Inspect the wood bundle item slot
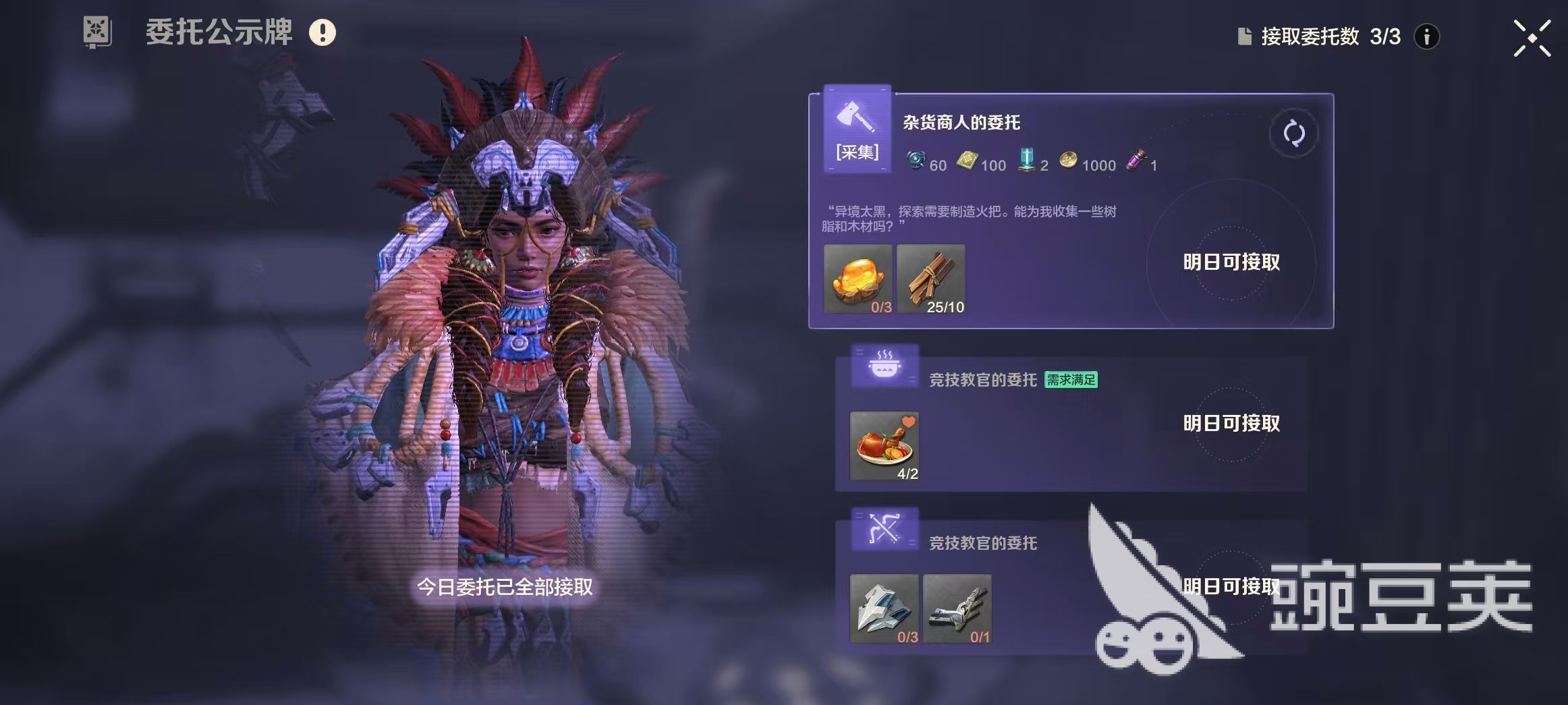Image resolution: width=1568 pixels, height=705 pixels. click(930, 279)
